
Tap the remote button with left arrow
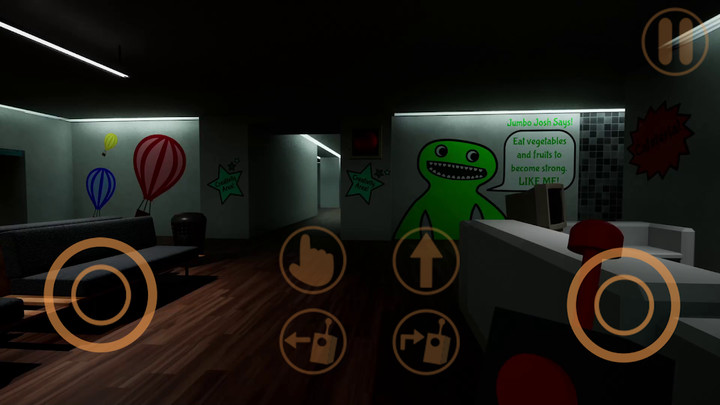[x=313, y=341]
